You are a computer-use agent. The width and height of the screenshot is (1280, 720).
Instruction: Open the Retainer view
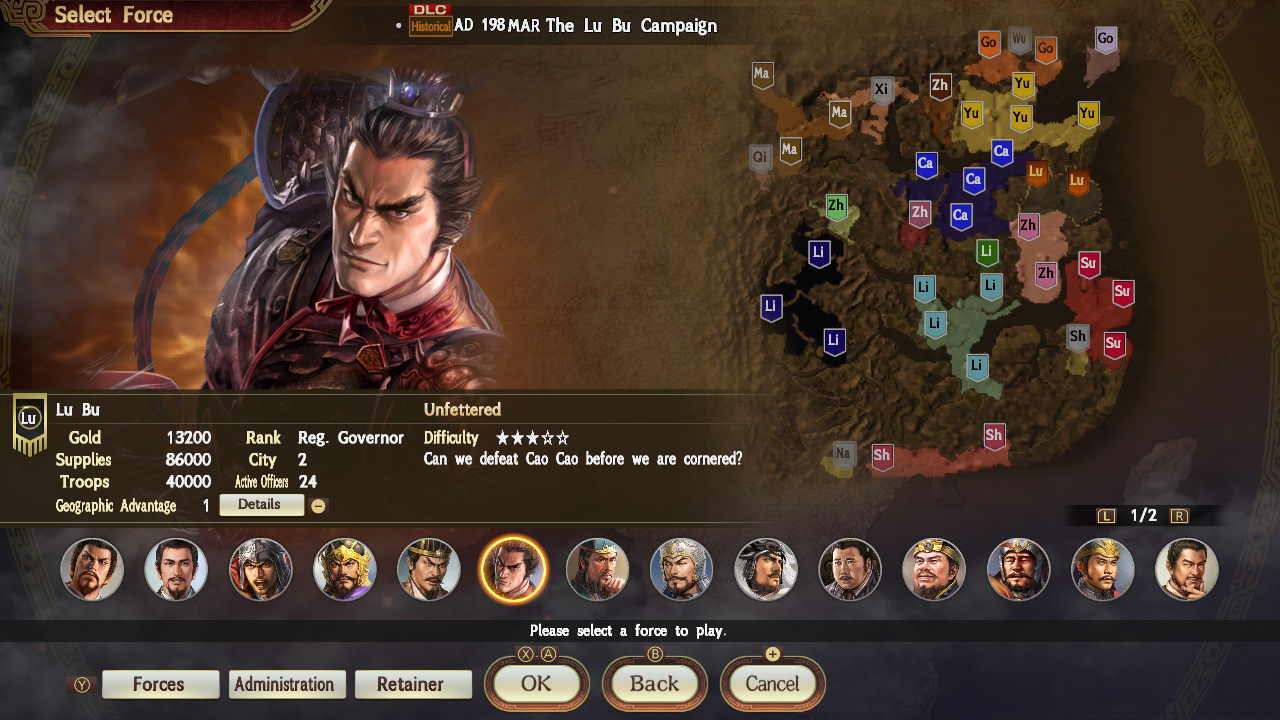click(x=413, y=684)
